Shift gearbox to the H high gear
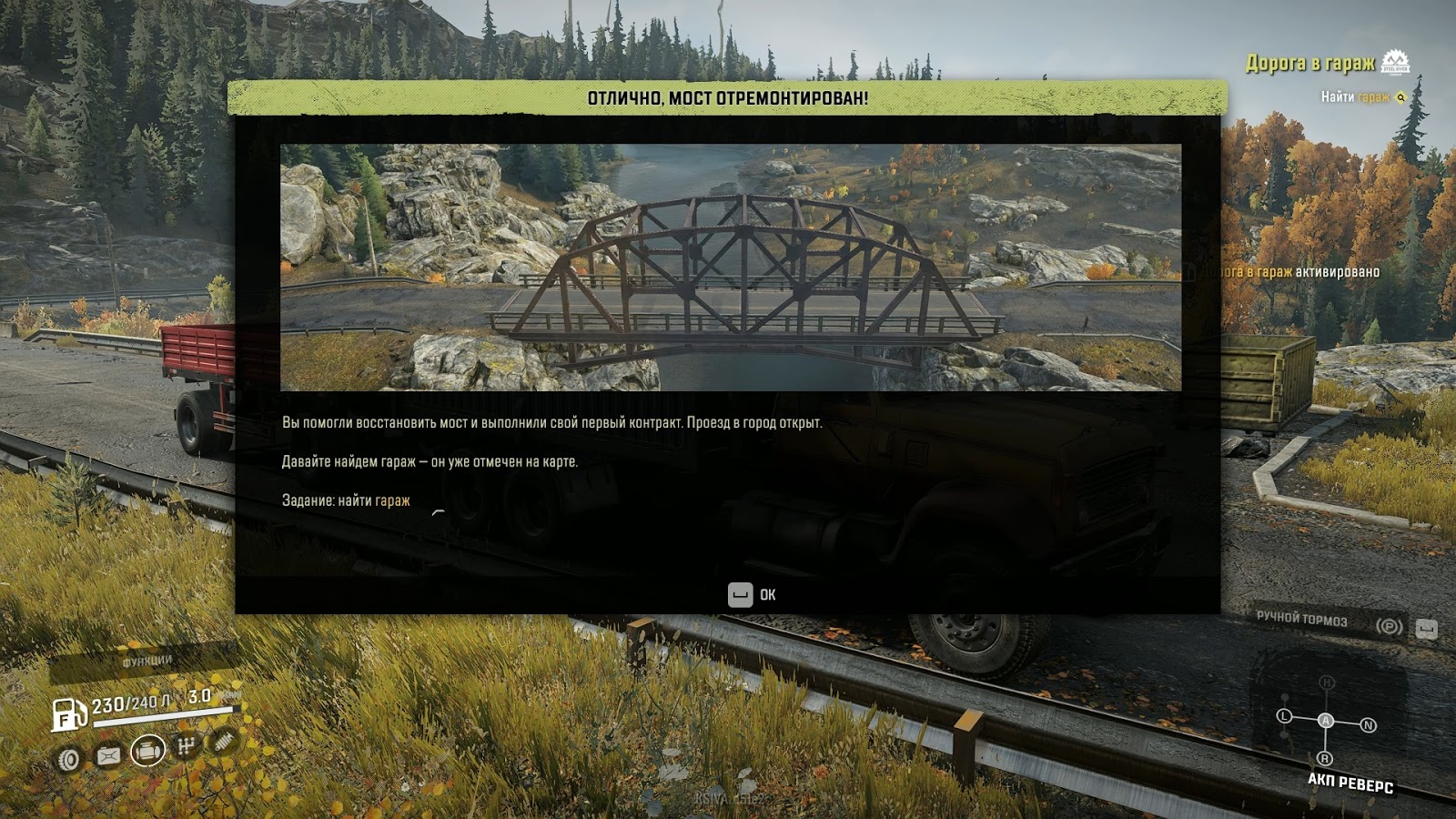This screenshot has width=1456, height=819. 1327,682
